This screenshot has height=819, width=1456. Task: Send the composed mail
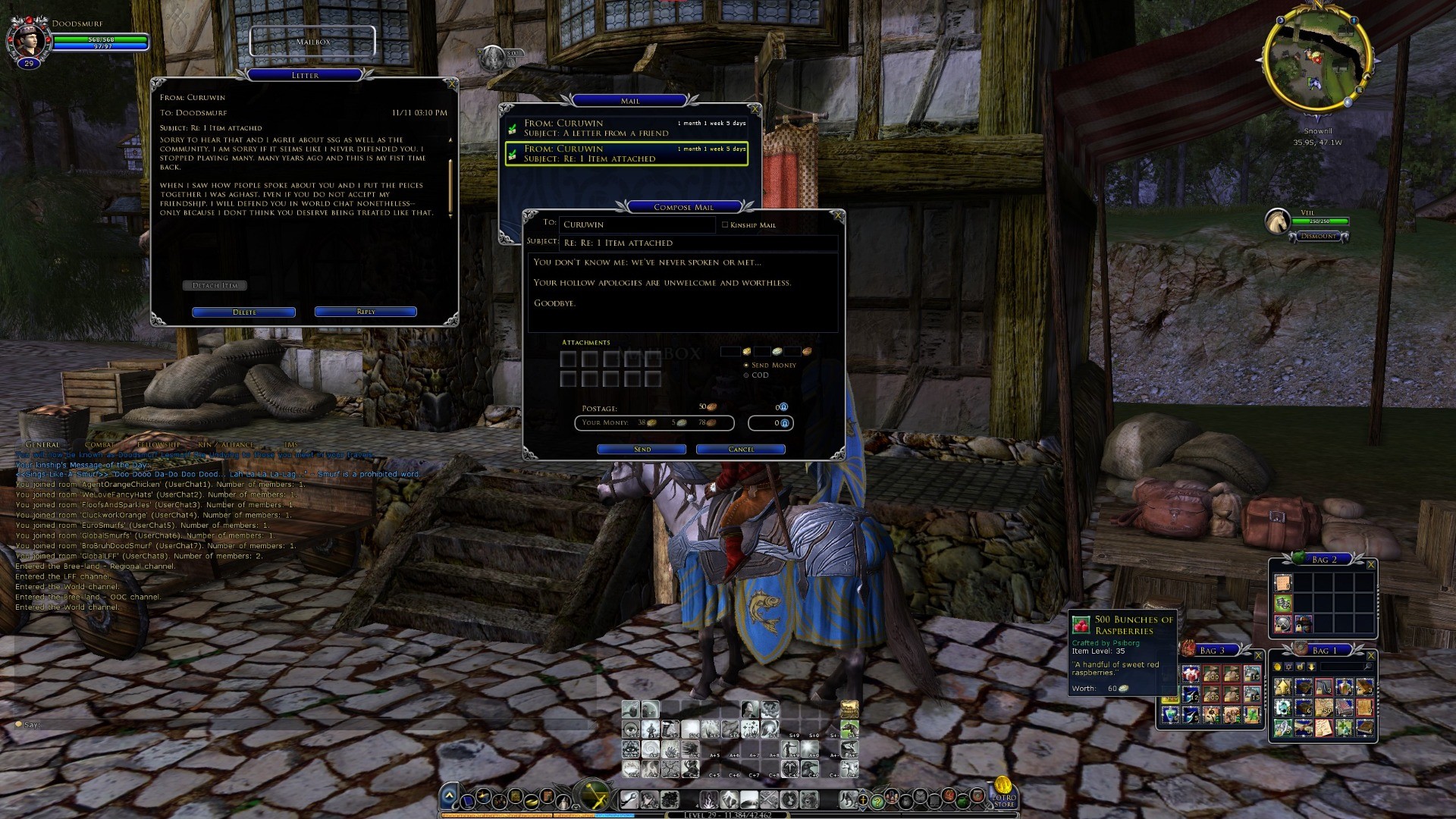[x=642, y=450]
